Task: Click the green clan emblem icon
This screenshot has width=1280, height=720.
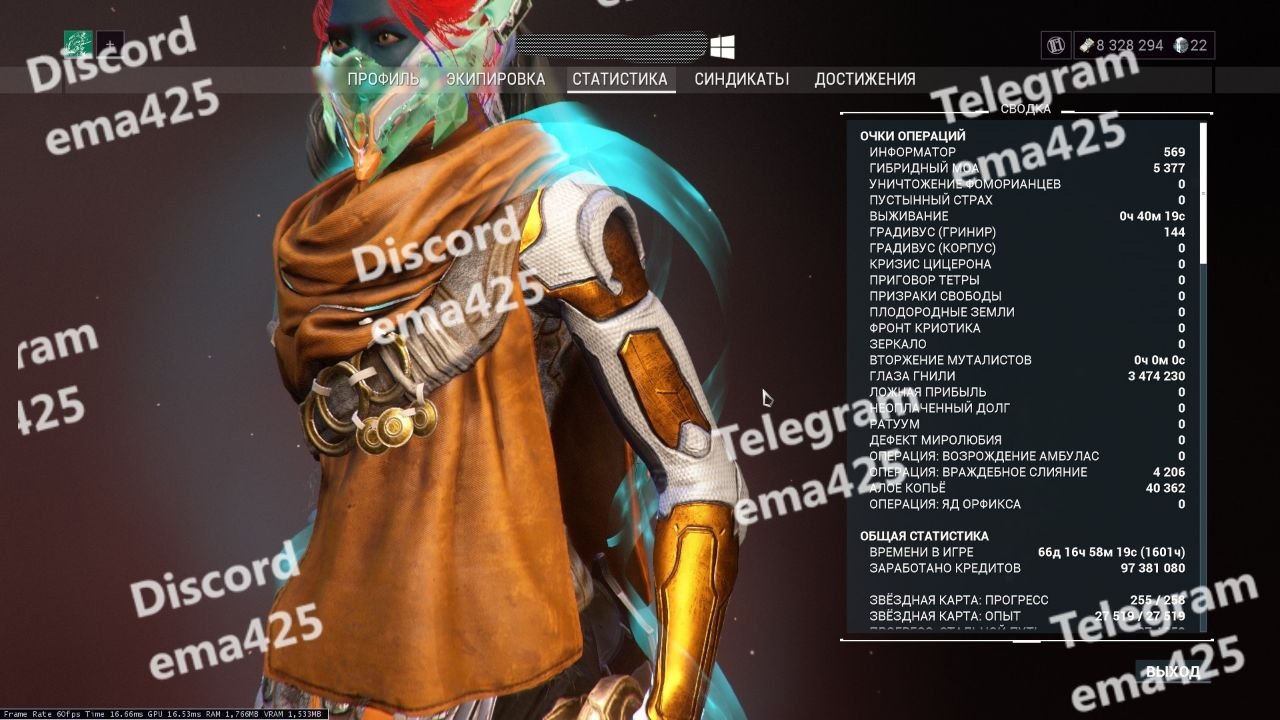Action: [78, 44]
